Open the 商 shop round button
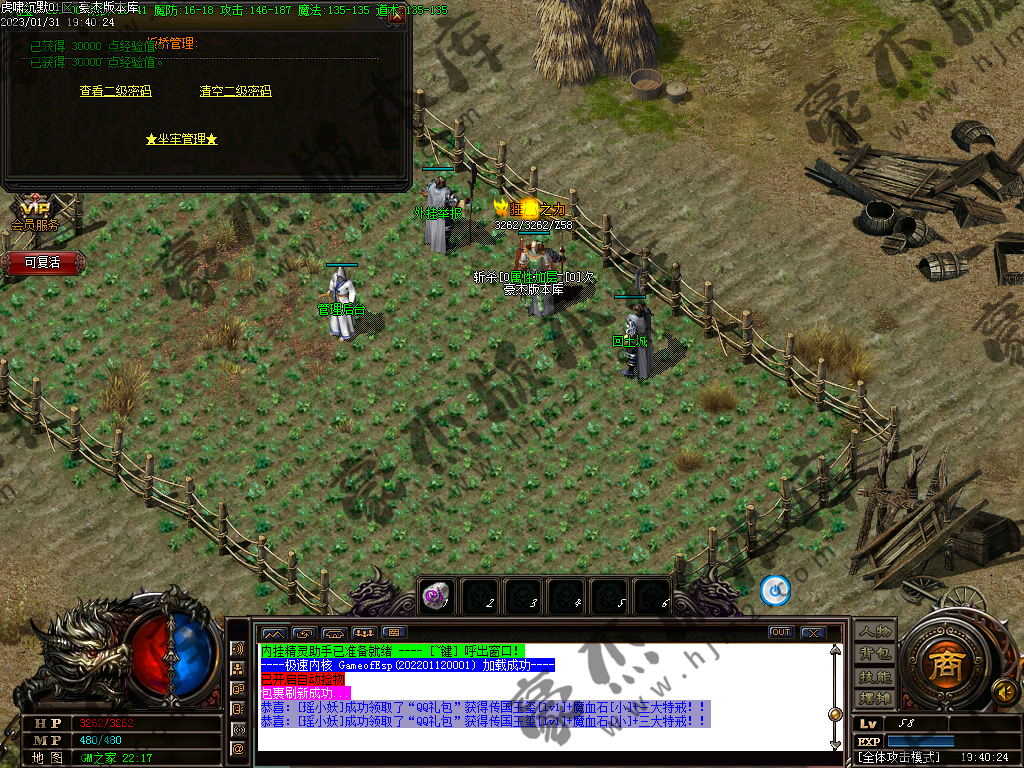1024x768 pixels. (943, 664)
